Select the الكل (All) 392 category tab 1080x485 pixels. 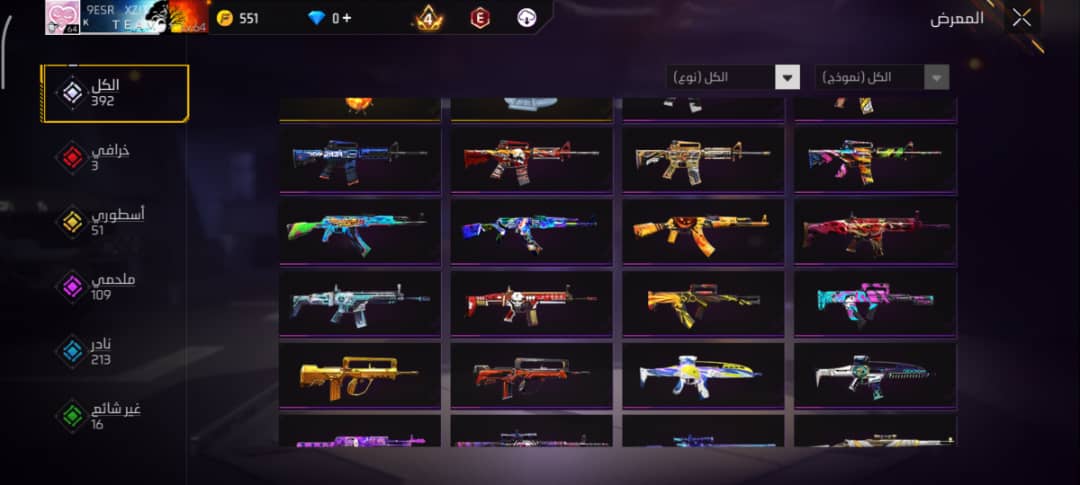pos(114,93)
